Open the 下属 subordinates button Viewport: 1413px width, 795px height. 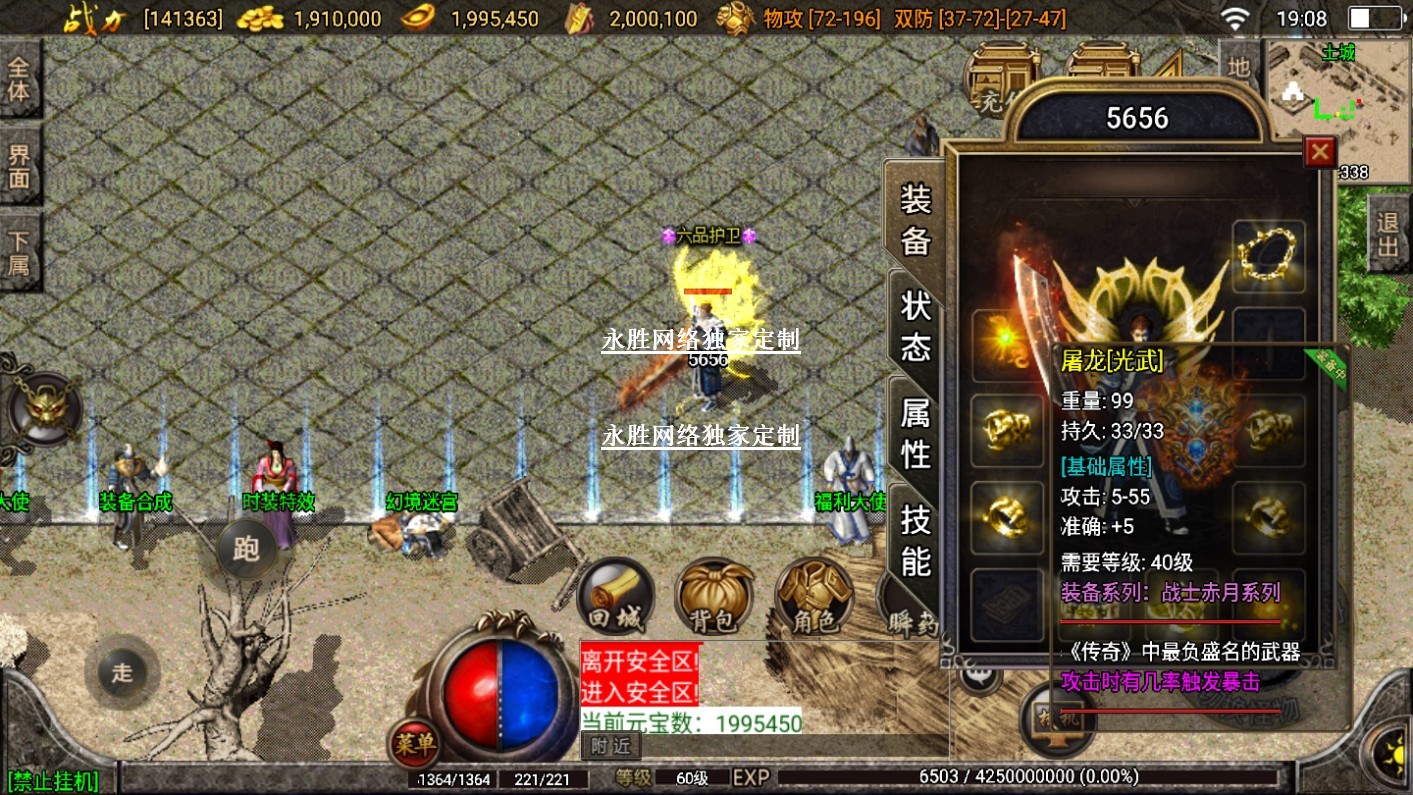19,252
